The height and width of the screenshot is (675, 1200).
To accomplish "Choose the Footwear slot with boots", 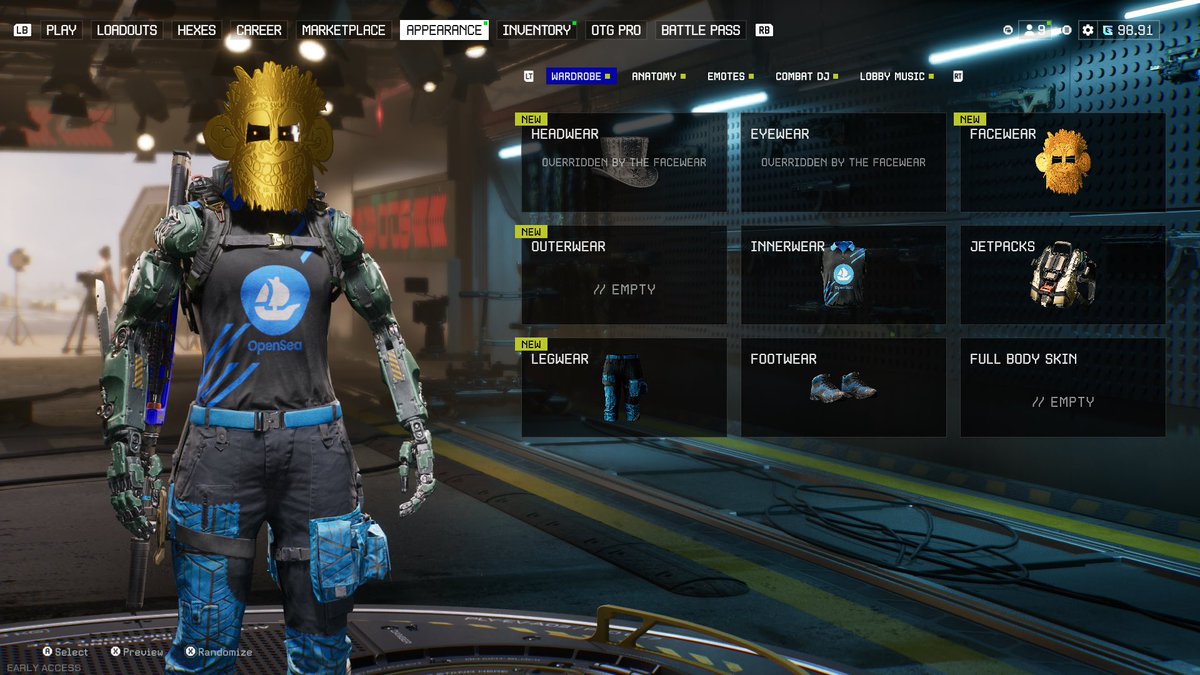I will 843,387.
